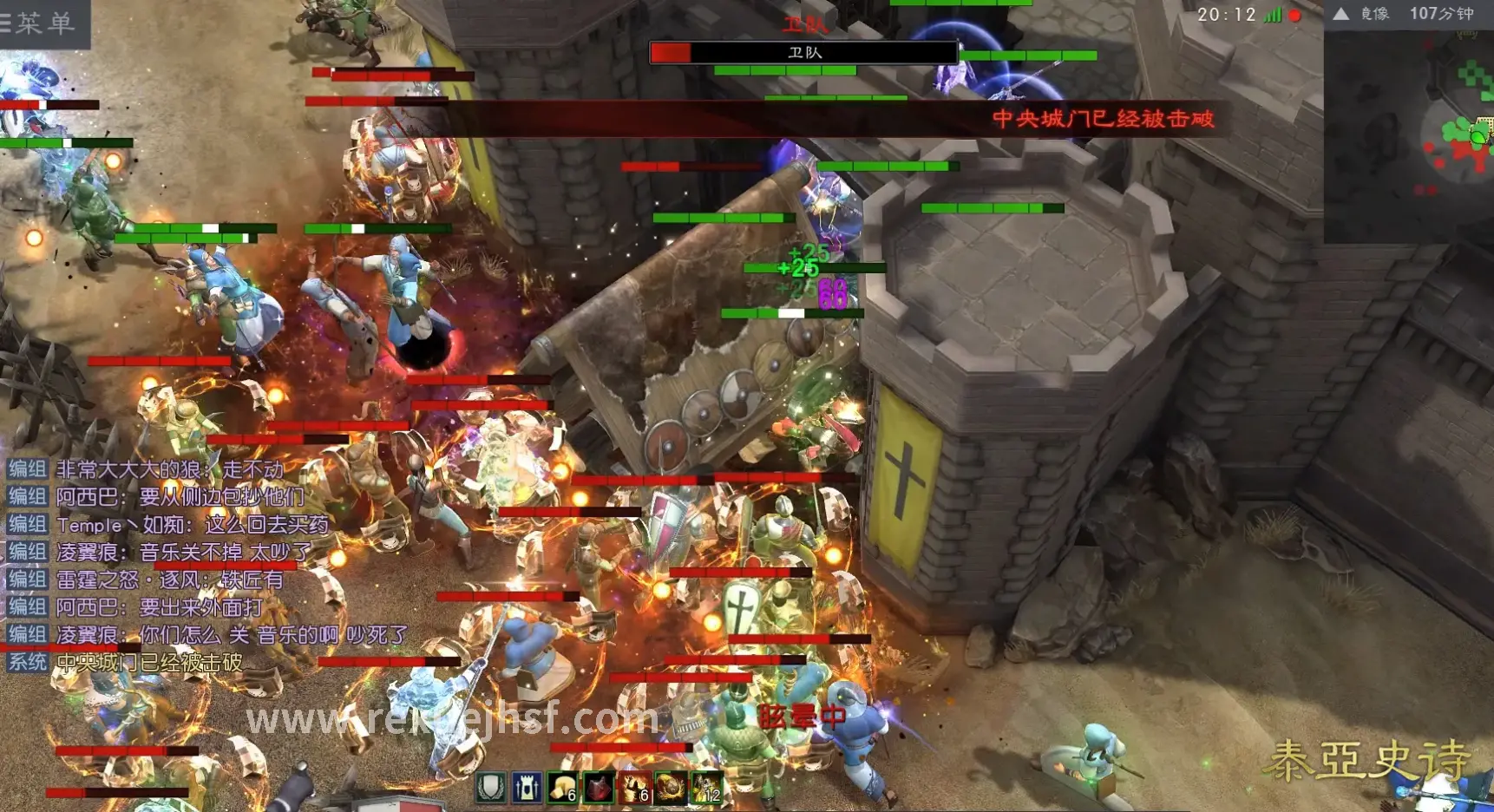Viewport: 1494px width, 812px height.
Task: Select the red armor chestplate slot
Action: click(x=599, y=787)
